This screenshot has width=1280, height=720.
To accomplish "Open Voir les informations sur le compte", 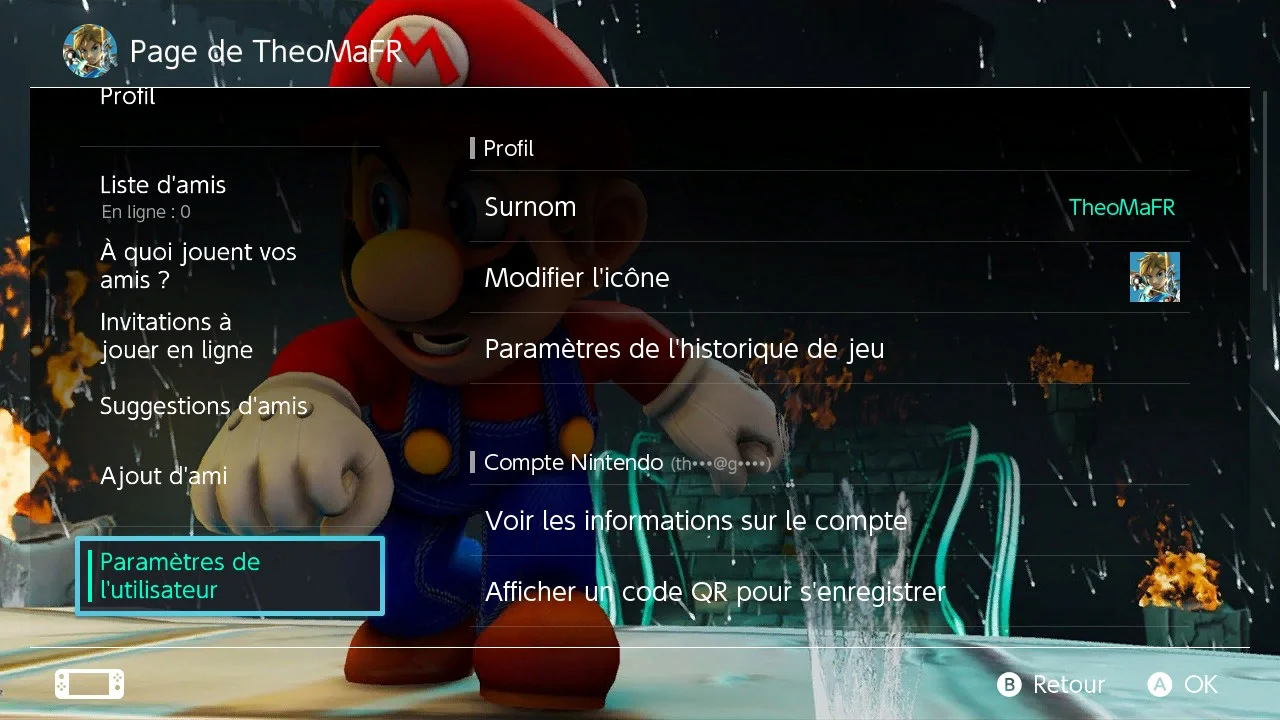I will point(696,520).
